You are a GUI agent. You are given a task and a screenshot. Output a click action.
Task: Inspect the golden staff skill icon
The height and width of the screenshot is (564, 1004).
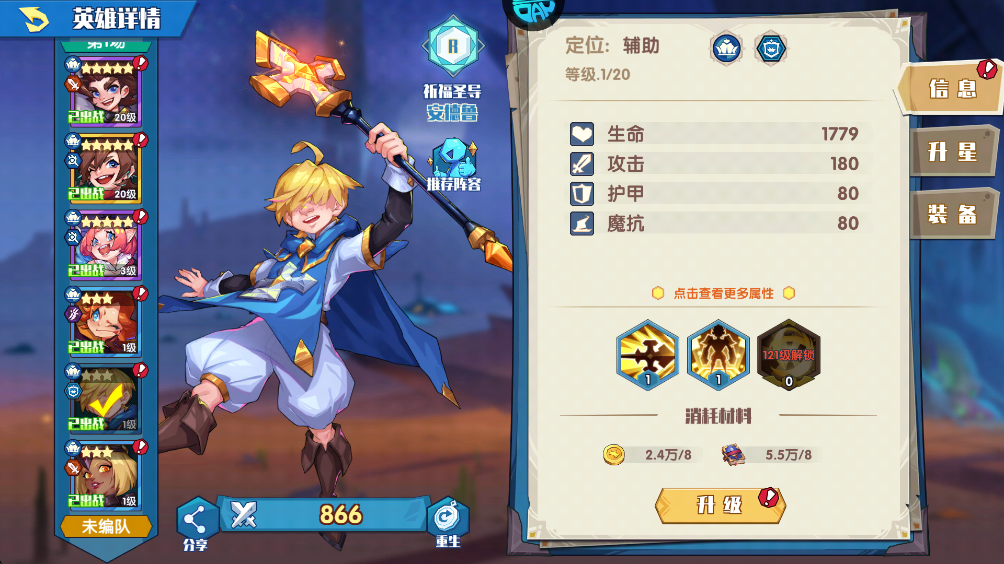pyautogui.click(x=647, y=354)
